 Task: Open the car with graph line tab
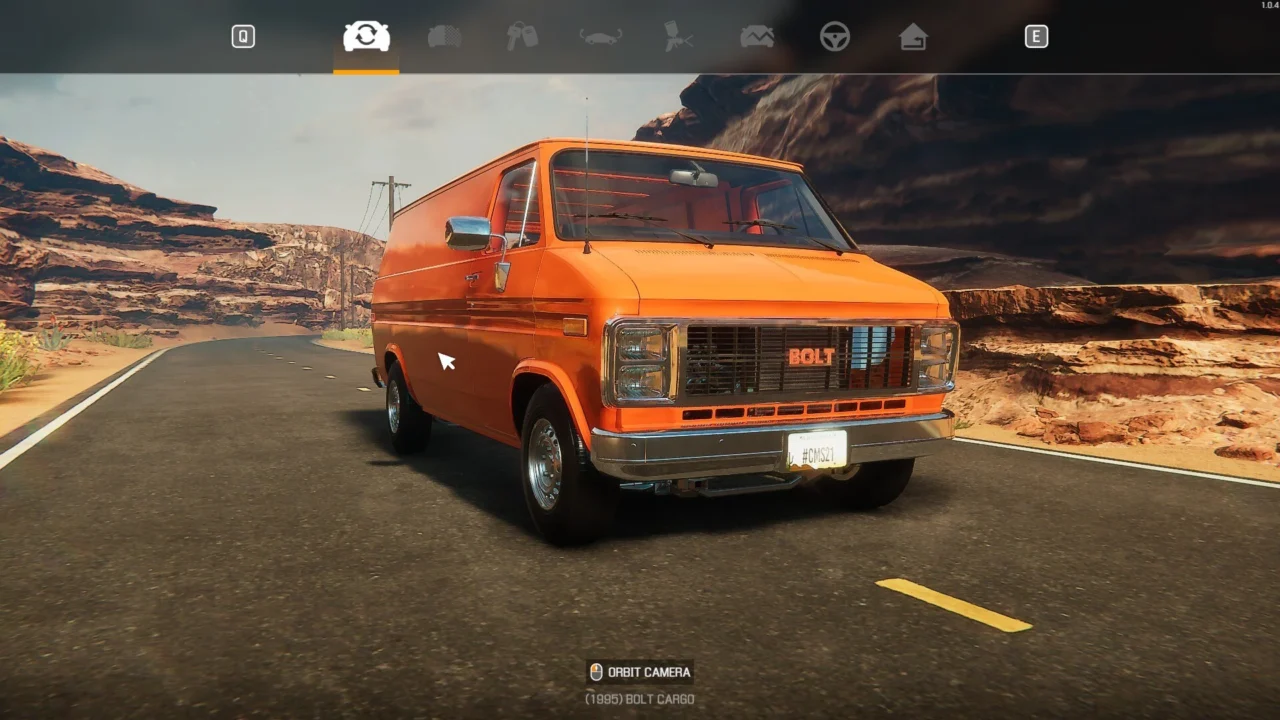pyautogui.click(x=756, y=37)
